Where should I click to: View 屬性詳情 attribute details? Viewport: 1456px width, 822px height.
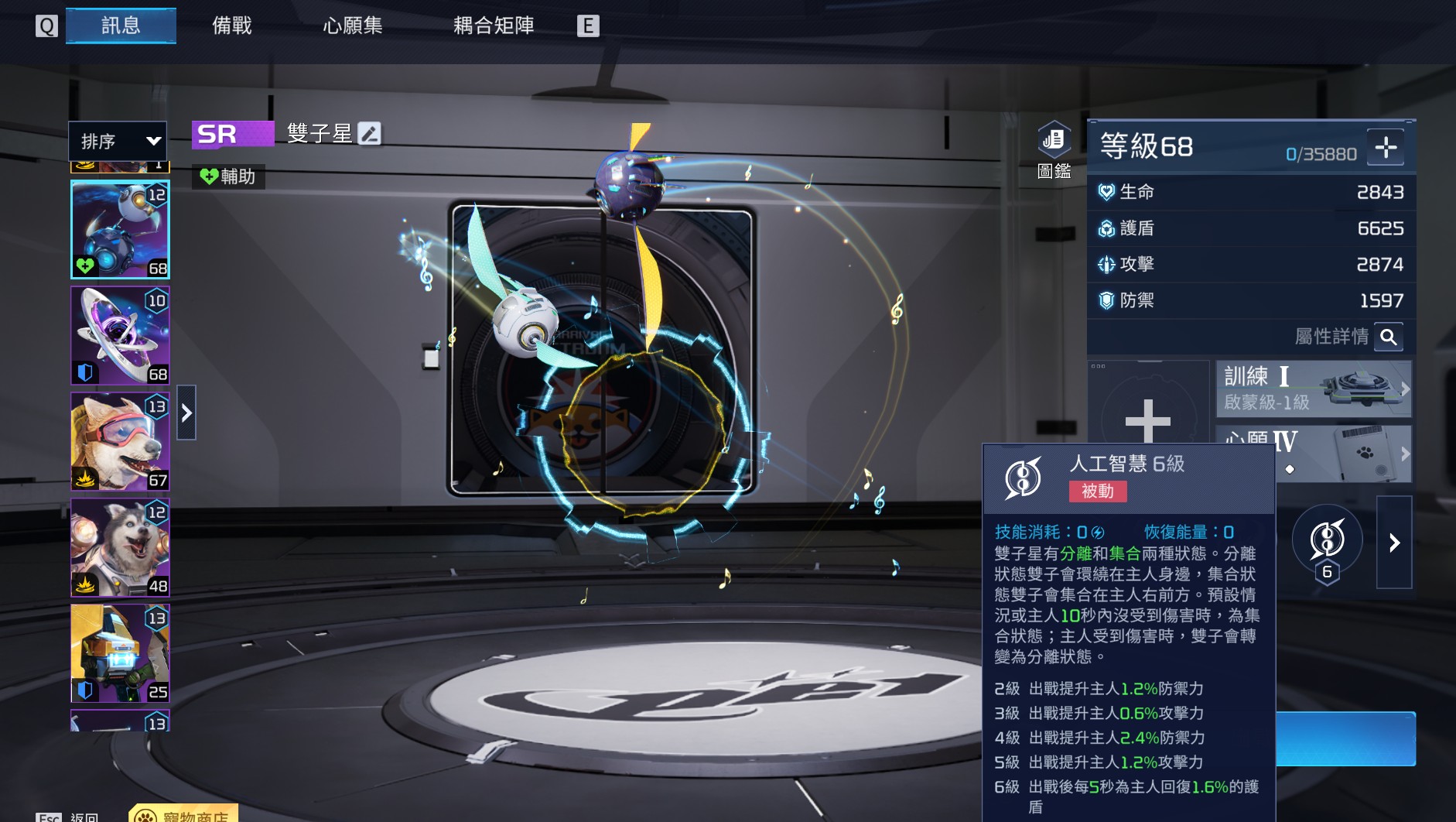[1389, 337]
